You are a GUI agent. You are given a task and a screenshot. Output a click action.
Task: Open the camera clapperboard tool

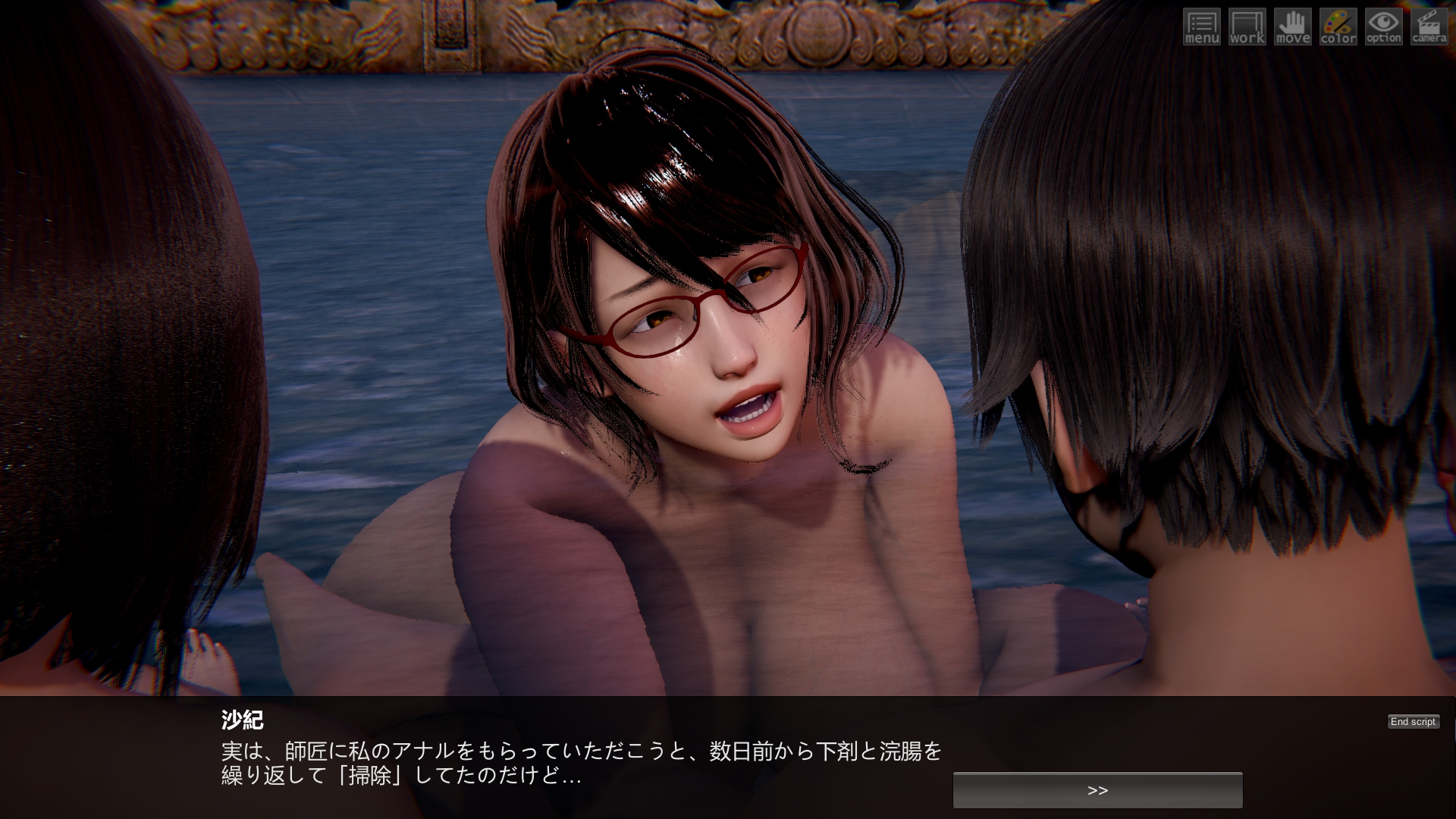(1429, 27)
